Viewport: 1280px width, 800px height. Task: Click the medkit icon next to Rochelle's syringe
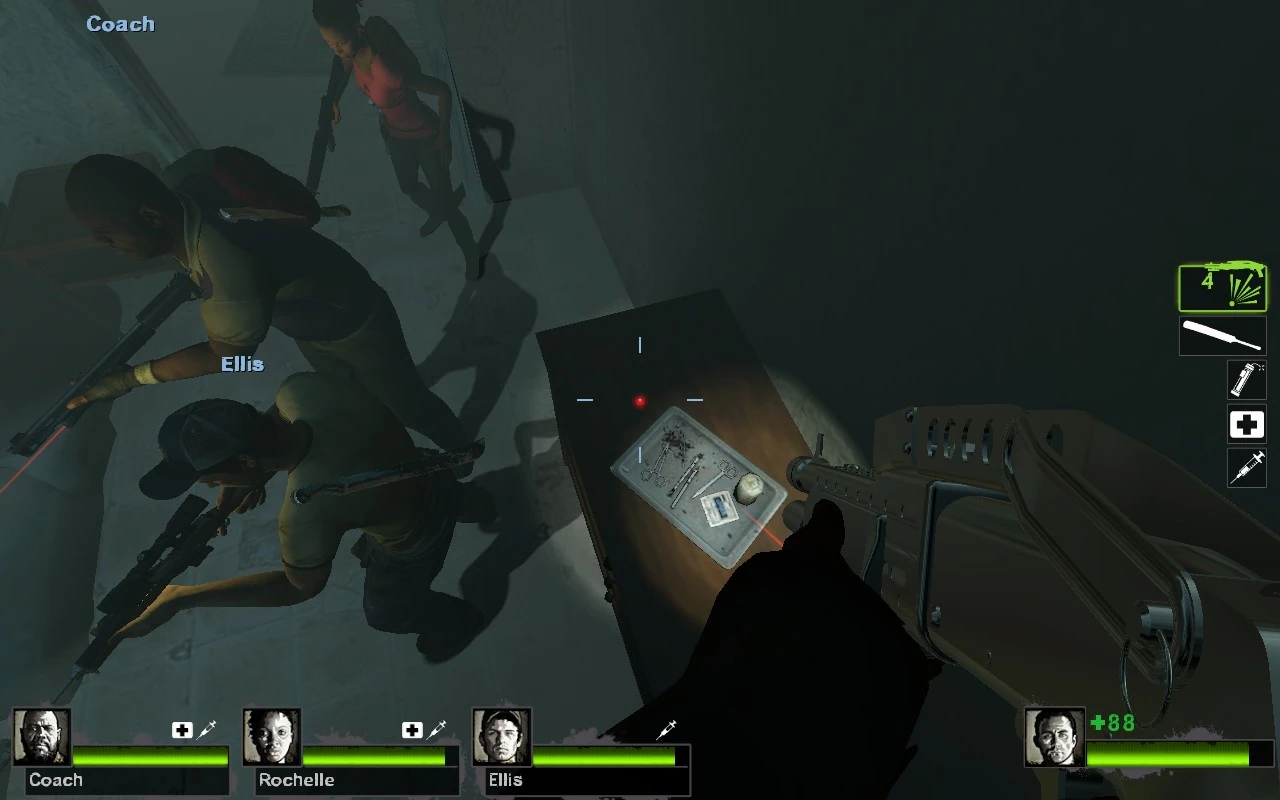[x=410, y=729]
